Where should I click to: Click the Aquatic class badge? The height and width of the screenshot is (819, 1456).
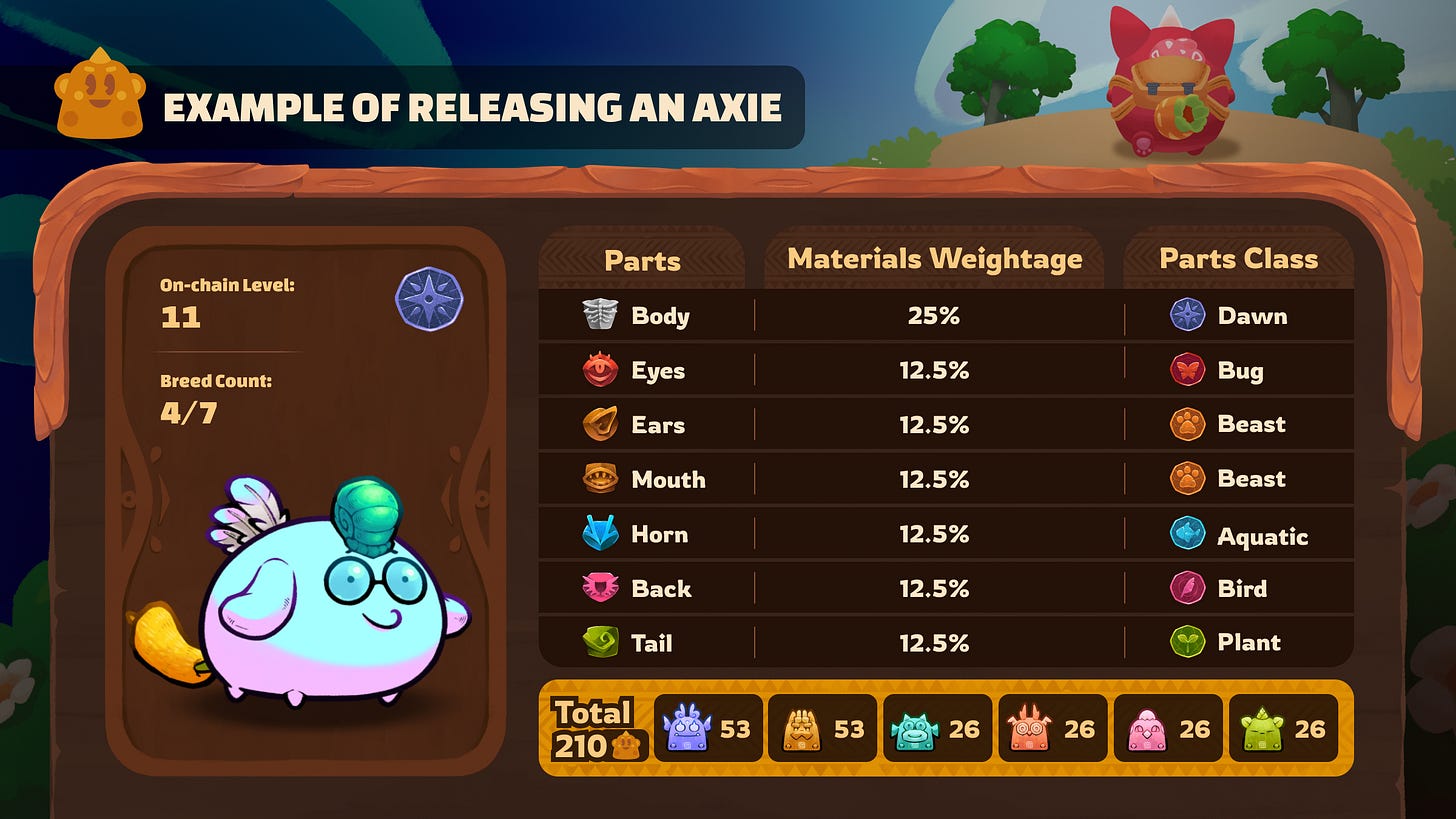1186,534
